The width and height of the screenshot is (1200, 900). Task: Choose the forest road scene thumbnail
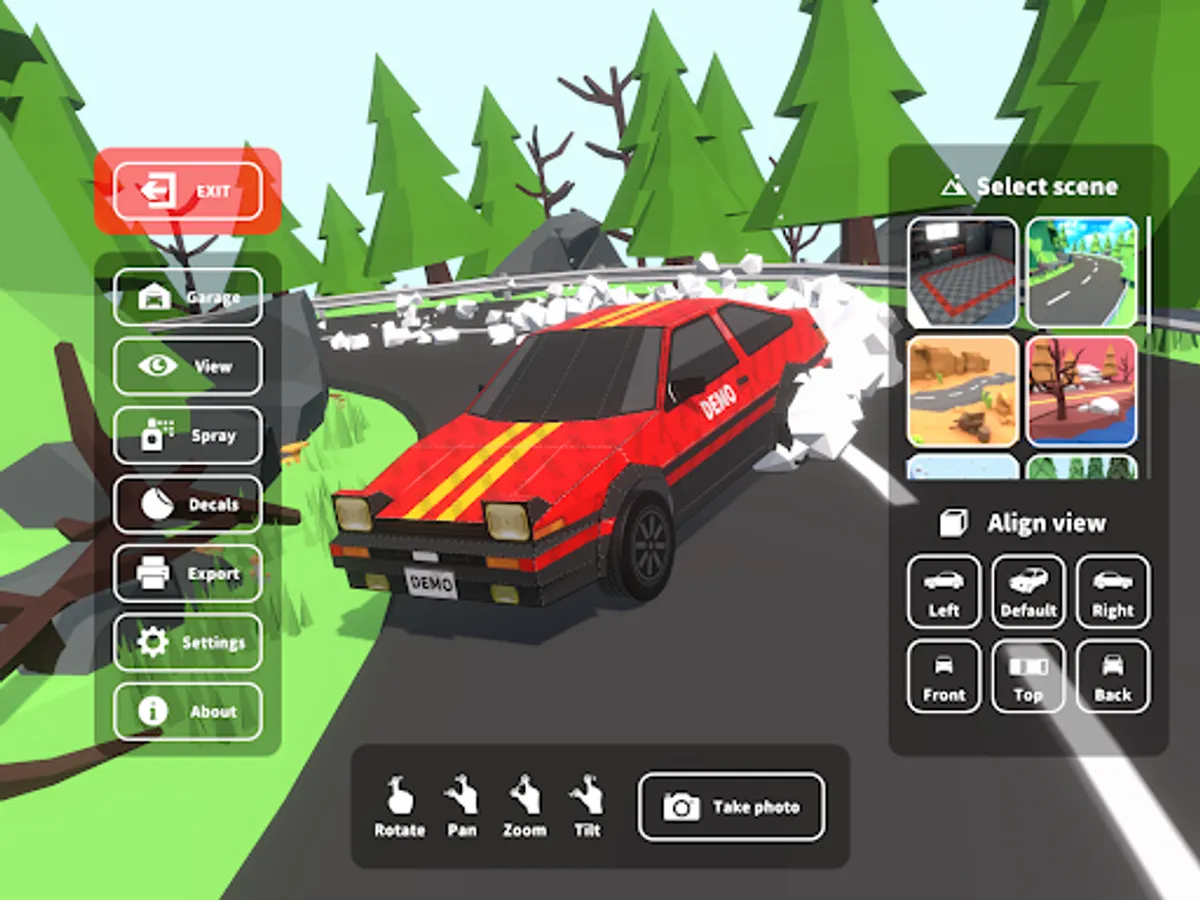1082,273
